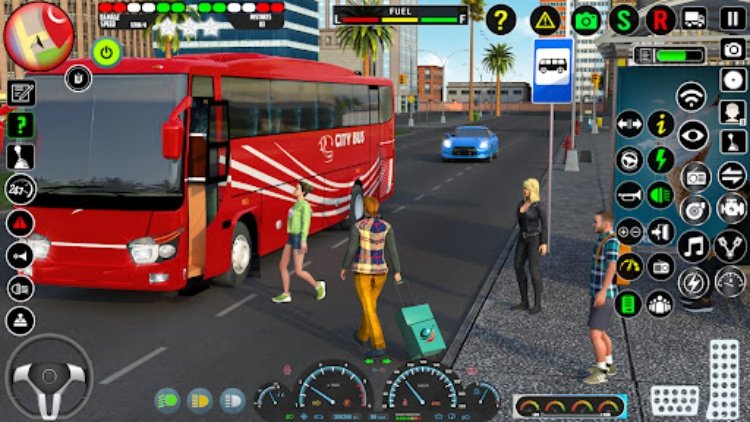Open the truck vehicle icon
Image resolution: width=750 pixels, height=422 pixels.
(694, 18)
